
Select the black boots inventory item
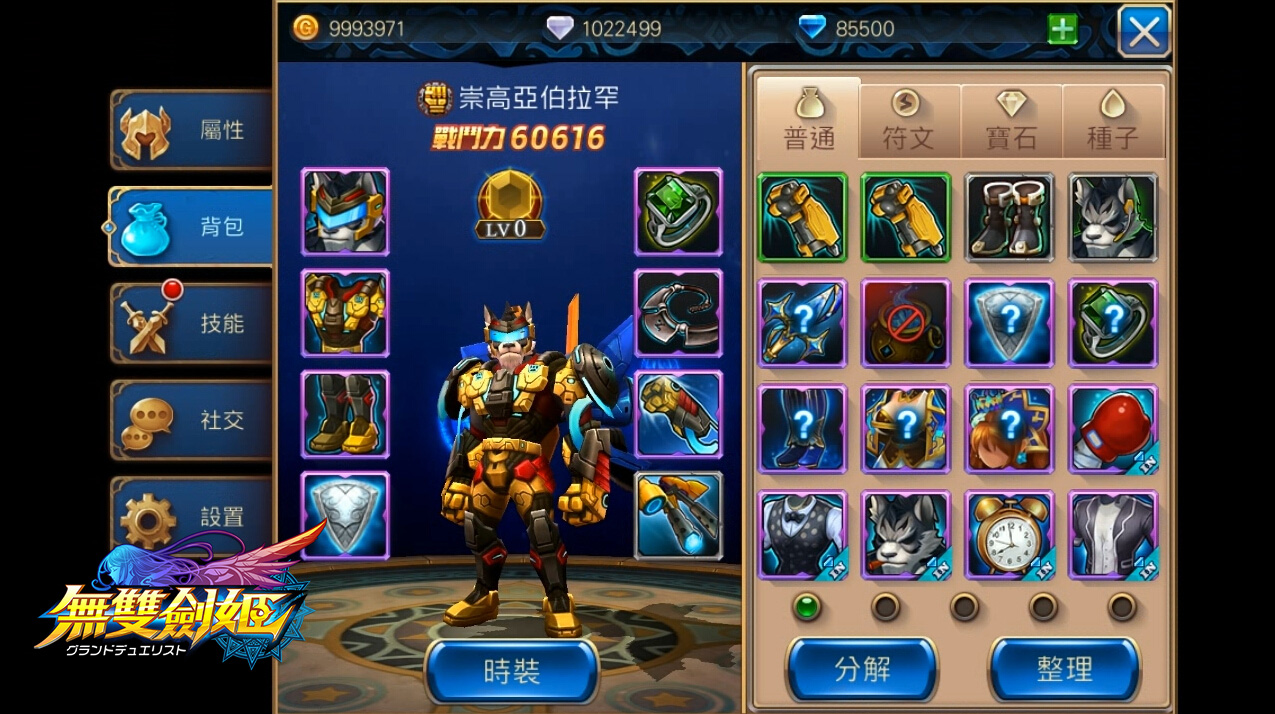click(1009, 217)
